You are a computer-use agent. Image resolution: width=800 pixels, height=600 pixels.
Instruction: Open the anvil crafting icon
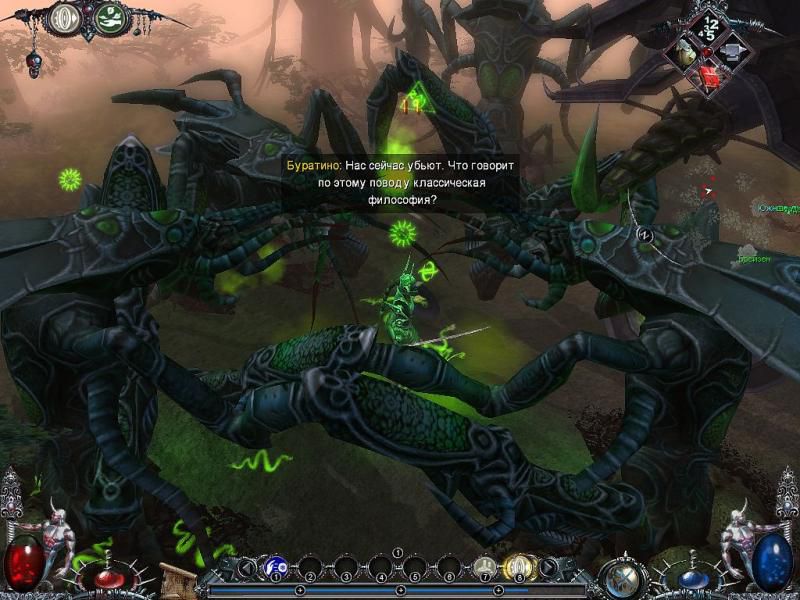[x=732, y=50]
